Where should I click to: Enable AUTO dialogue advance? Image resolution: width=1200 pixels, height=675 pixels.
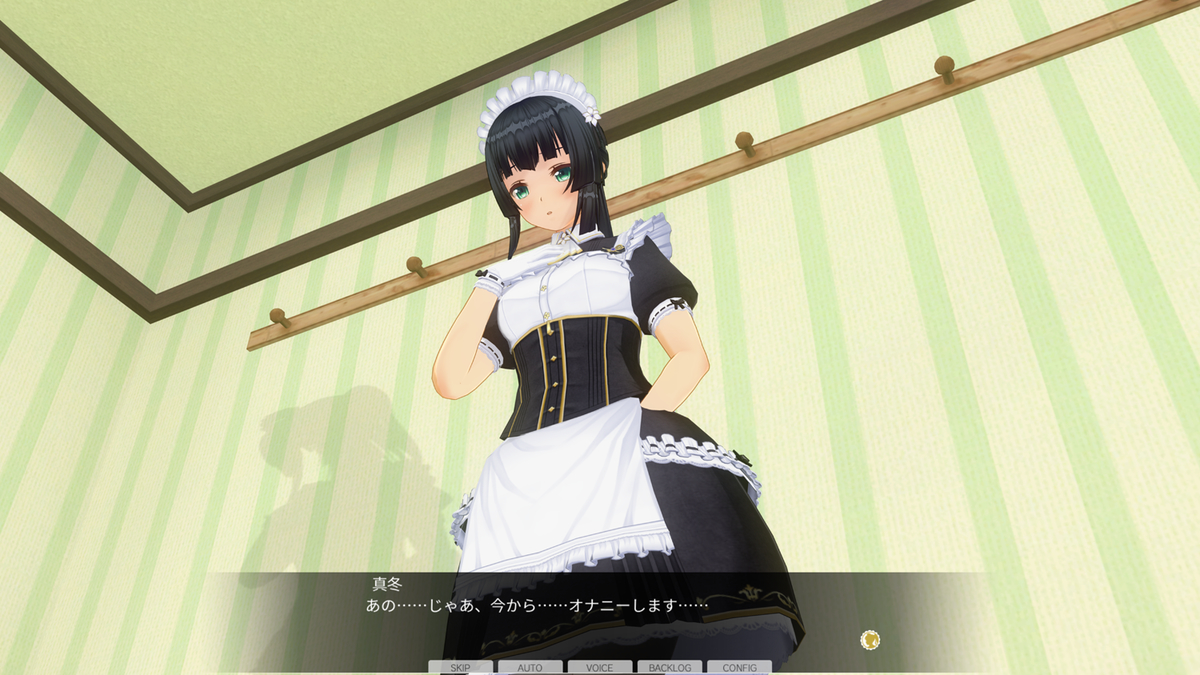[x=530, y=667]
